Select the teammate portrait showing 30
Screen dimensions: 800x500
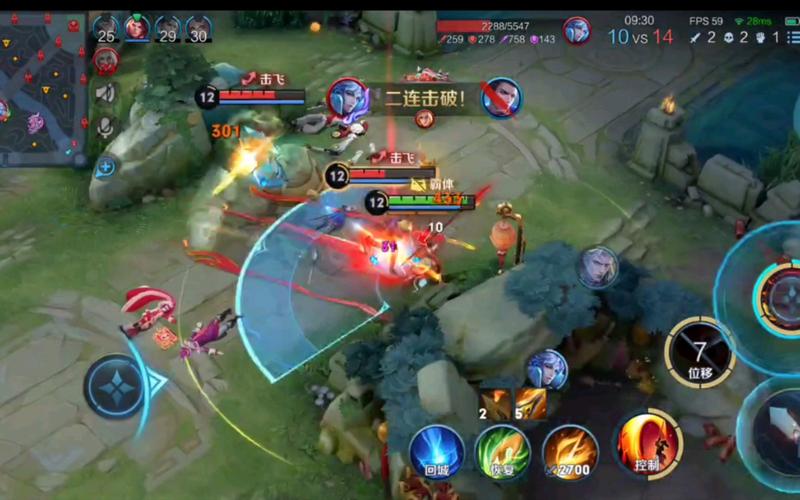pos(199,29)
